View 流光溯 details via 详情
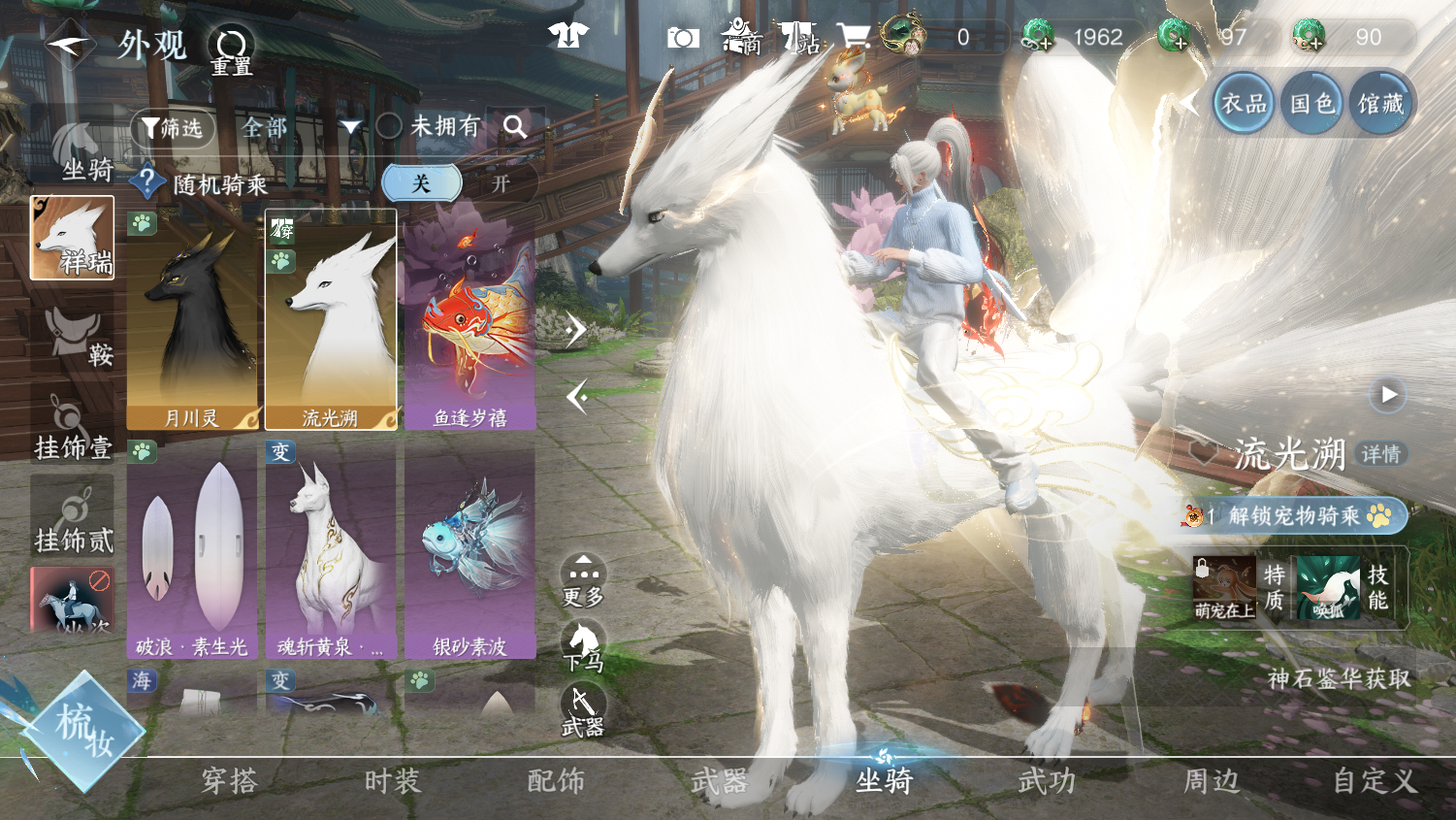1456x820 pixels. (x=1380, y=454)
